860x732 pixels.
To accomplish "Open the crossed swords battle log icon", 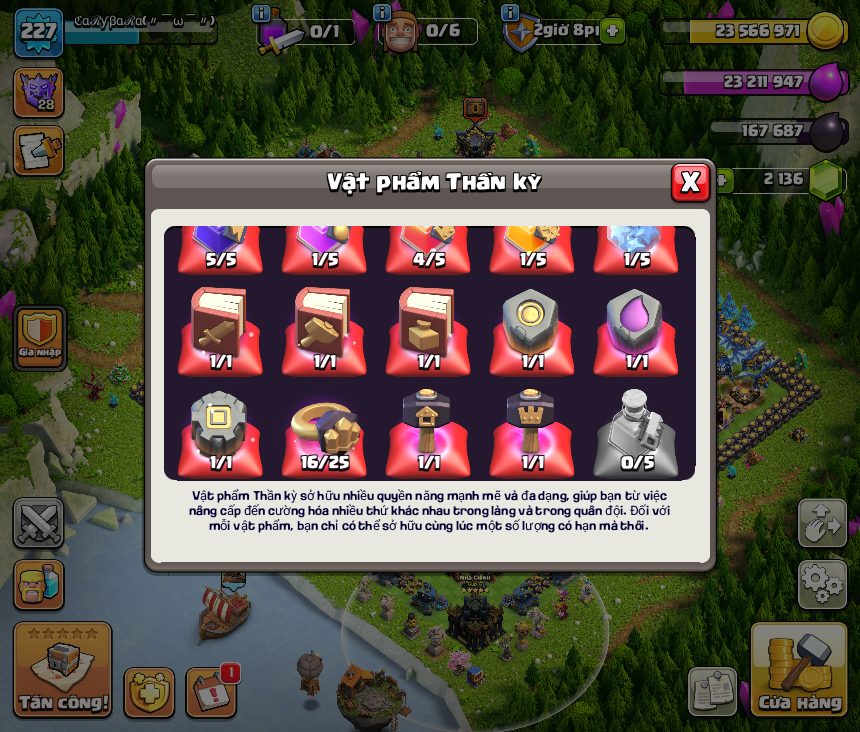I will tap(38, 523).
